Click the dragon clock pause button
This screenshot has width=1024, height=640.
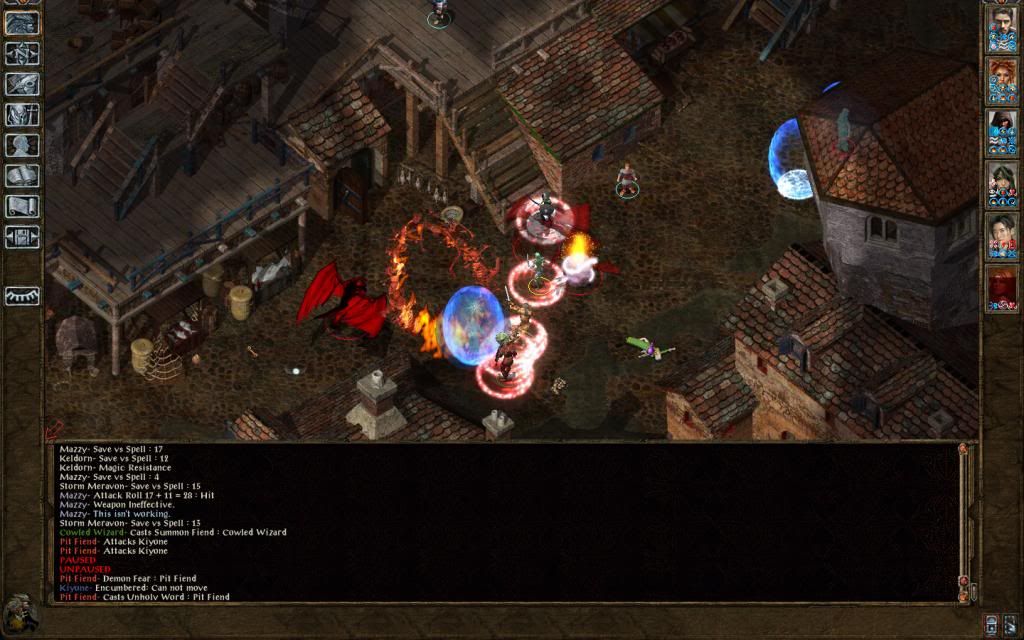pos(20,613)
